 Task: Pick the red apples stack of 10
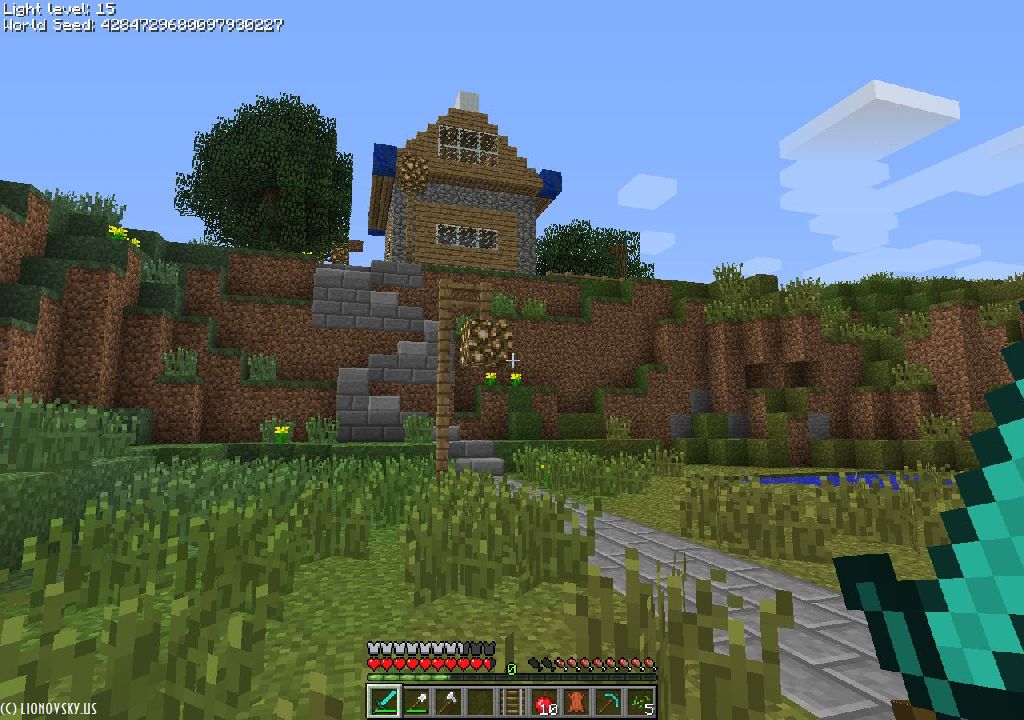click(544, 701)
